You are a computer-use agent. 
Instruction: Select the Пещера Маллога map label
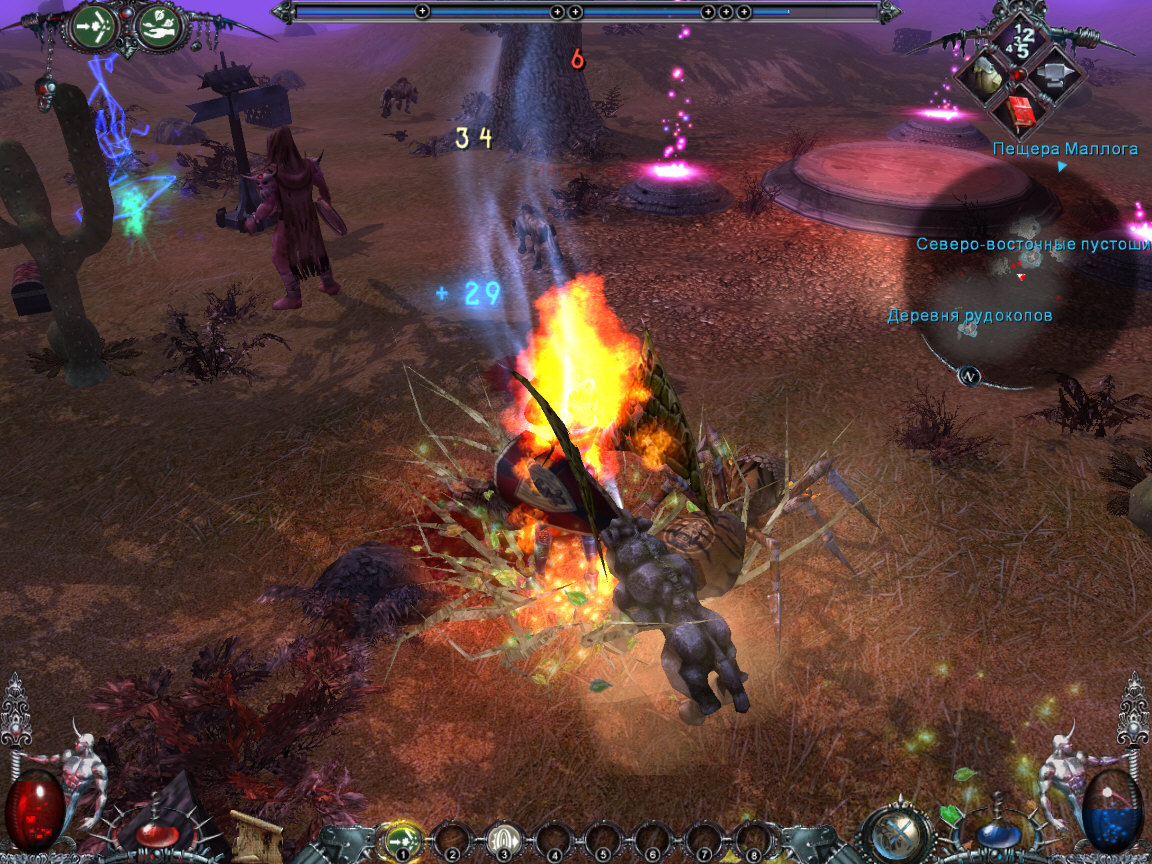tap(1065, 149)
